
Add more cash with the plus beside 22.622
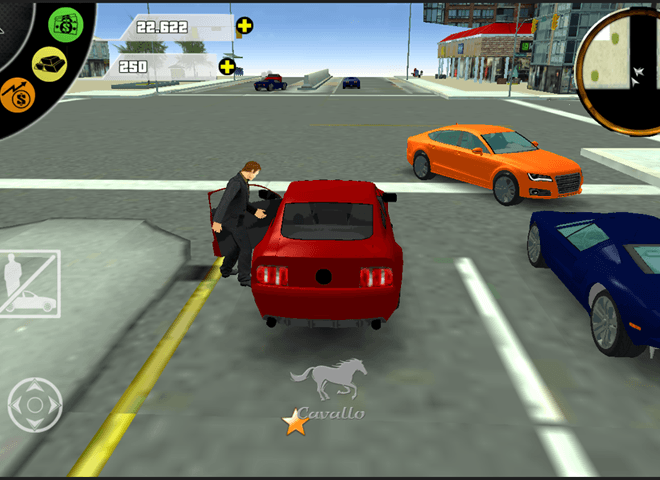[x=244, y=26]
